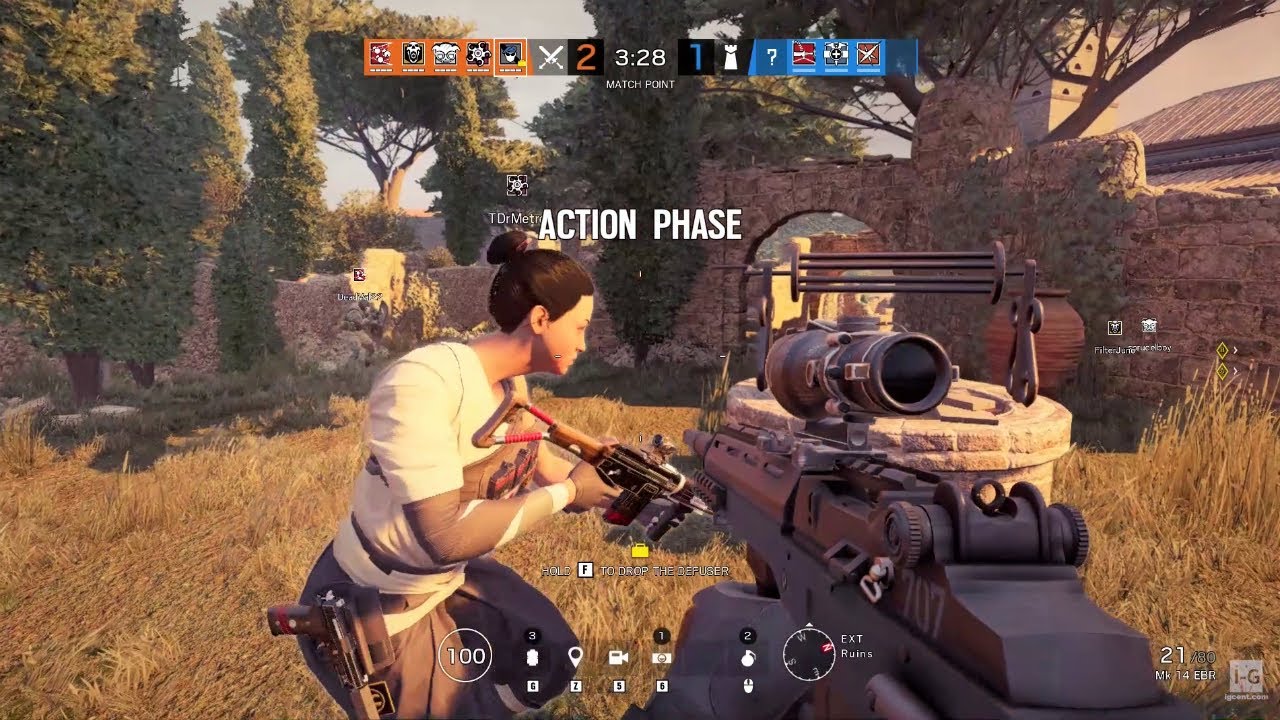The width and height of the screenshot is (1280, 720).
Task: Select the MATCH POINT label
Action: tap(640, 84)
